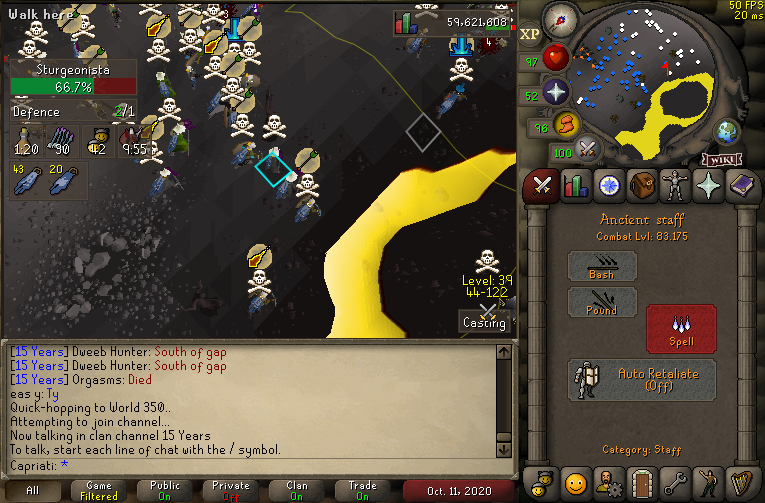
Task: Switch to the Quest list tab
Action: tap(608, 186)
